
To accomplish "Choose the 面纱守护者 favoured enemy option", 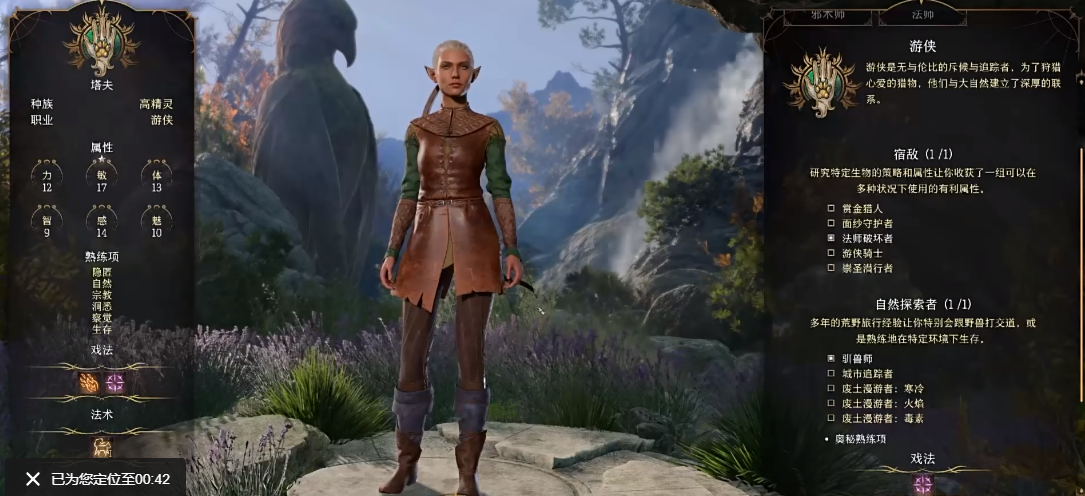I will [x=831, y=223].
